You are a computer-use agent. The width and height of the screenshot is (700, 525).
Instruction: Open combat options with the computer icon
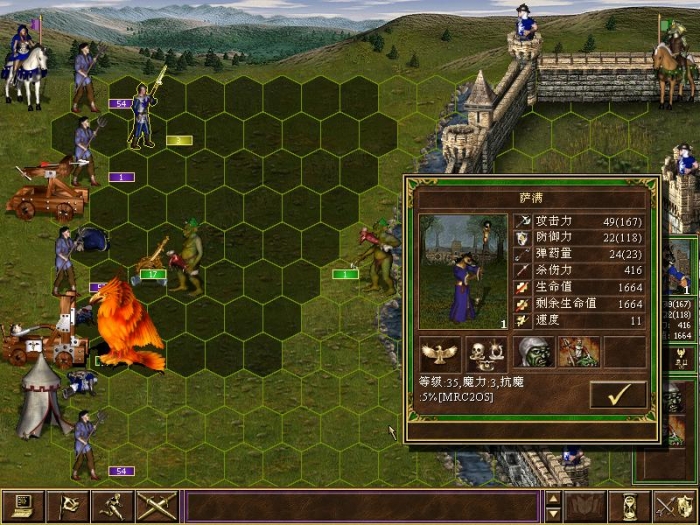click(x=21, y=506)
